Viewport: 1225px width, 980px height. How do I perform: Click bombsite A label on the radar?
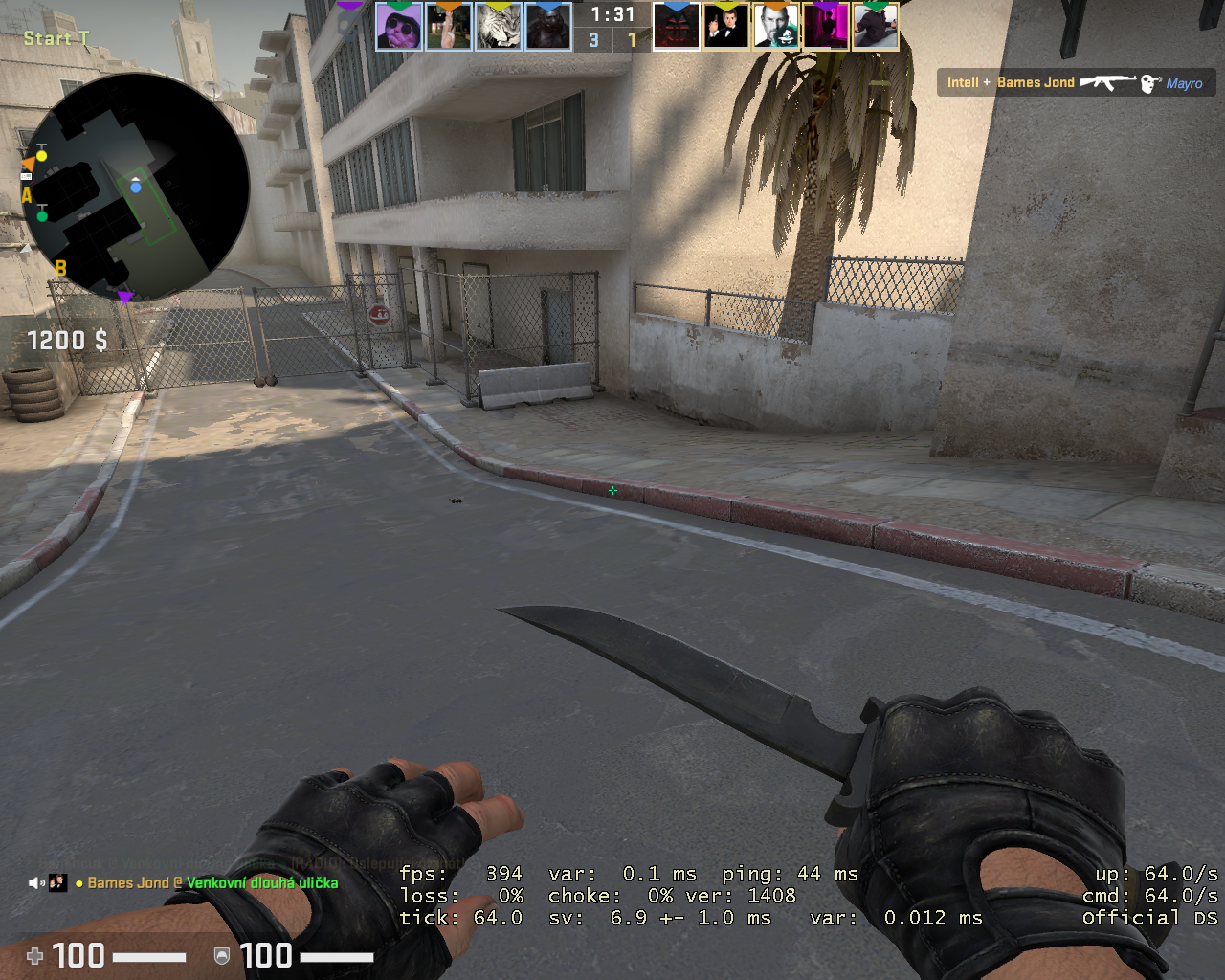coord(27,194)
